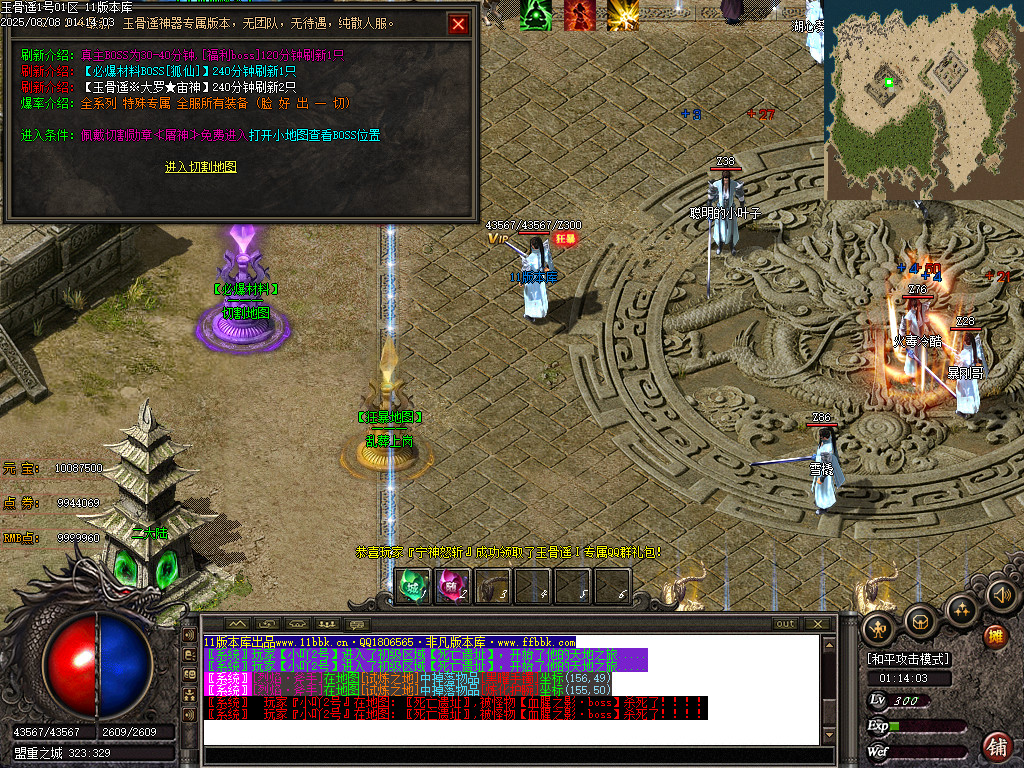Select the red warrior buff icon

pos(580,15)
